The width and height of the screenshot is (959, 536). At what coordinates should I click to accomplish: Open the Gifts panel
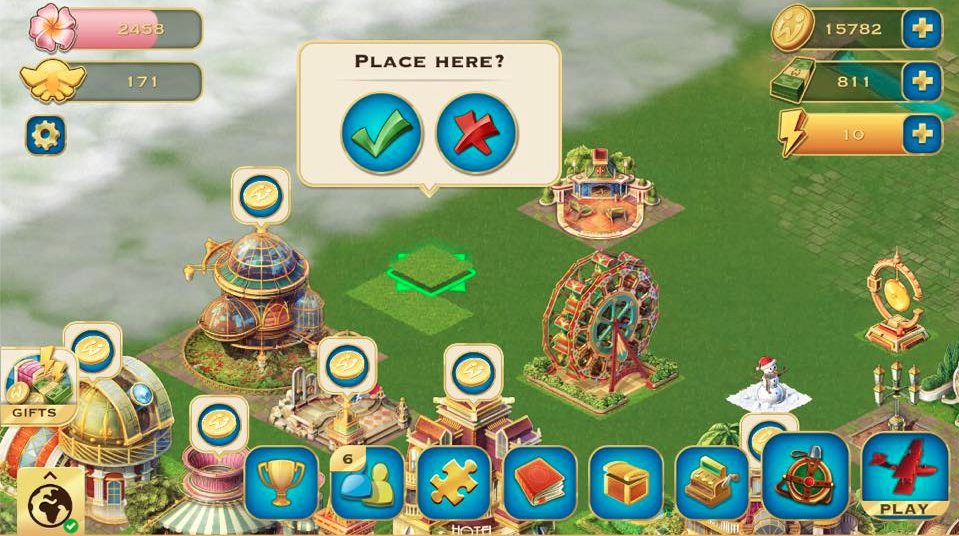coord(37,387)
